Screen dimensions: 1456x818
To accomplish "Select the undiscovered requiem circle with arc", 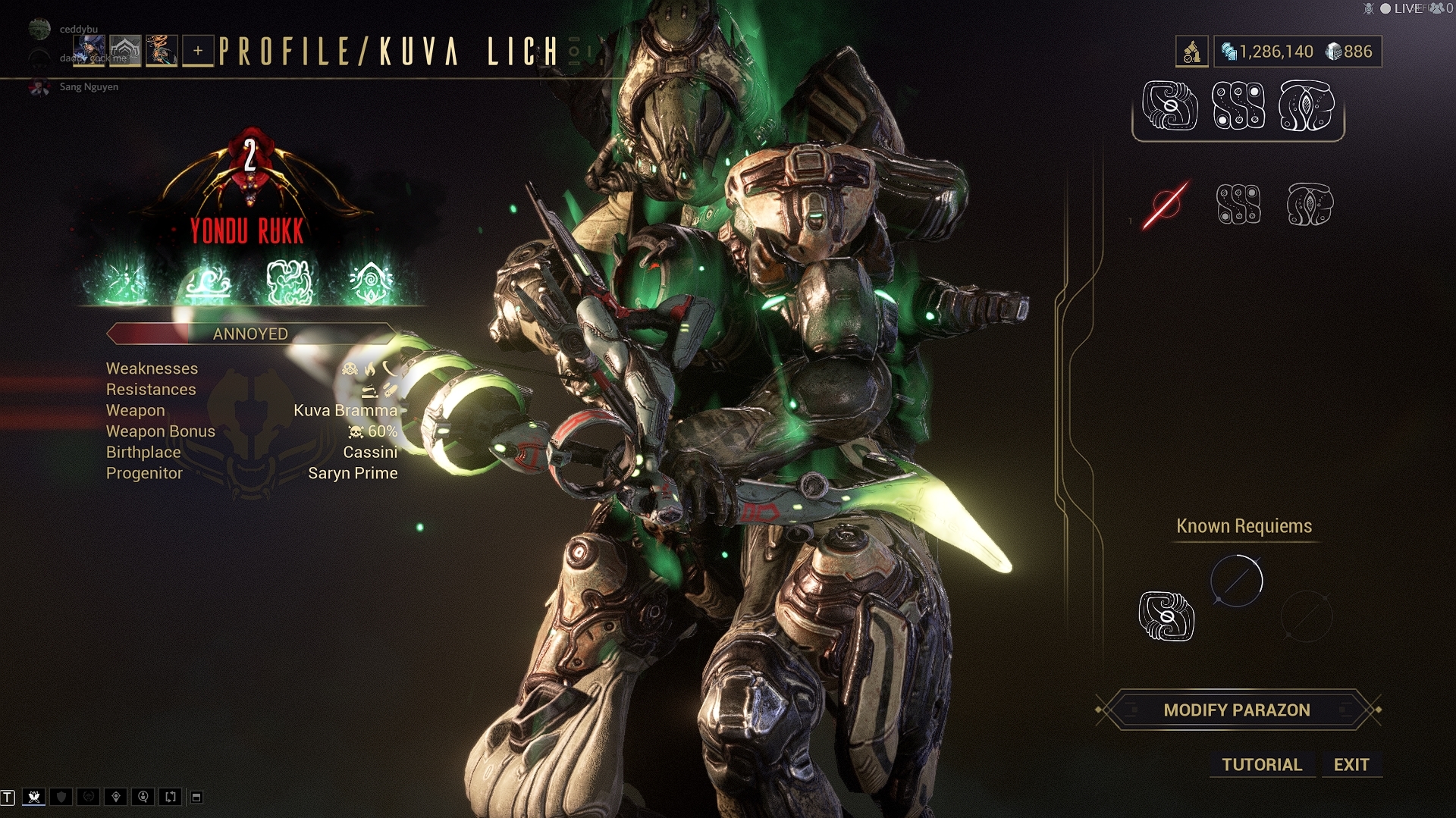I will 1236,581.
